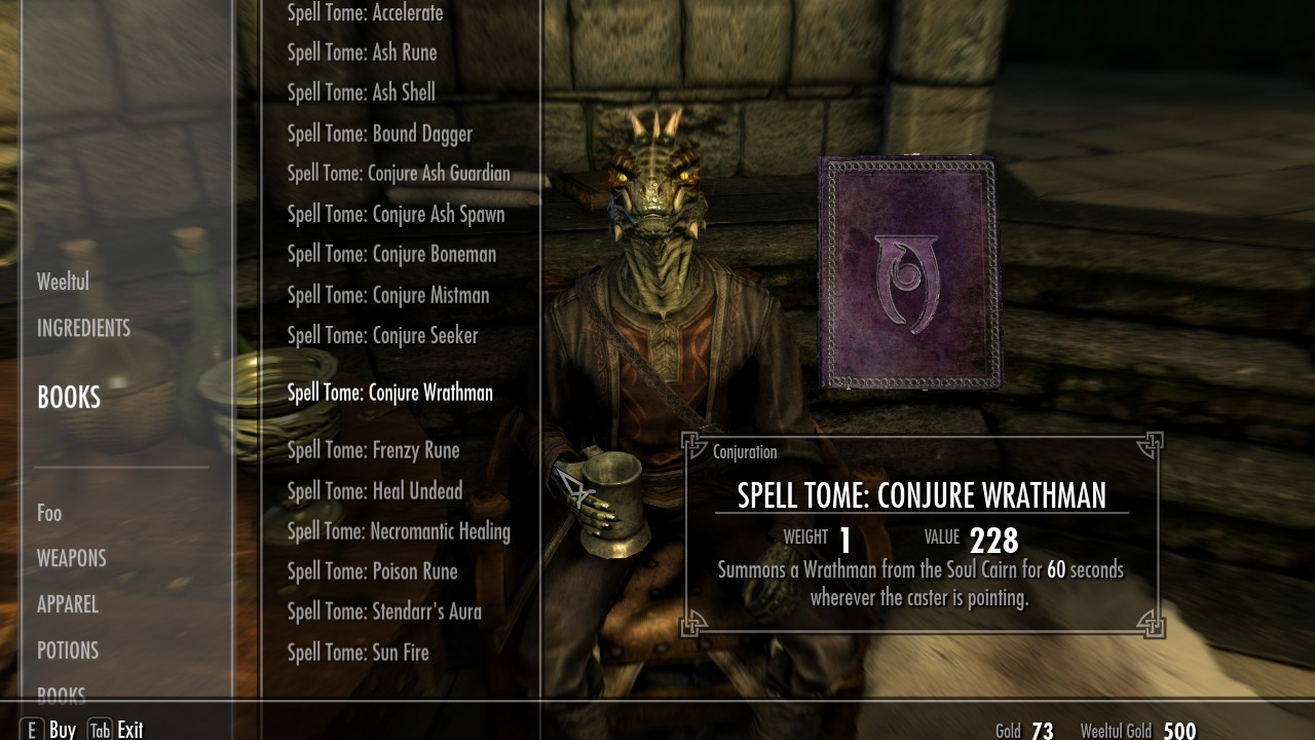Screen dimensions: 1315x740
Task: Click the knot ornament on item card's bottom-right corner
Action: pyautogui.click(x=1149, y=623)
